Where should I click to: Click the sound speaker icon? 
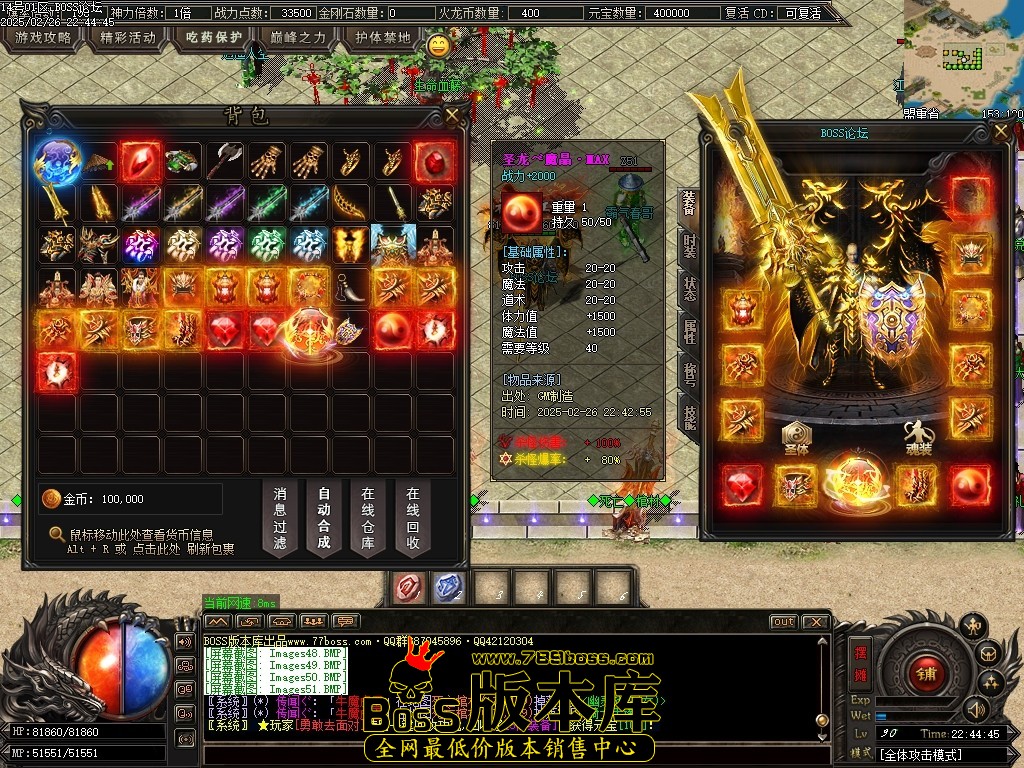975,708
